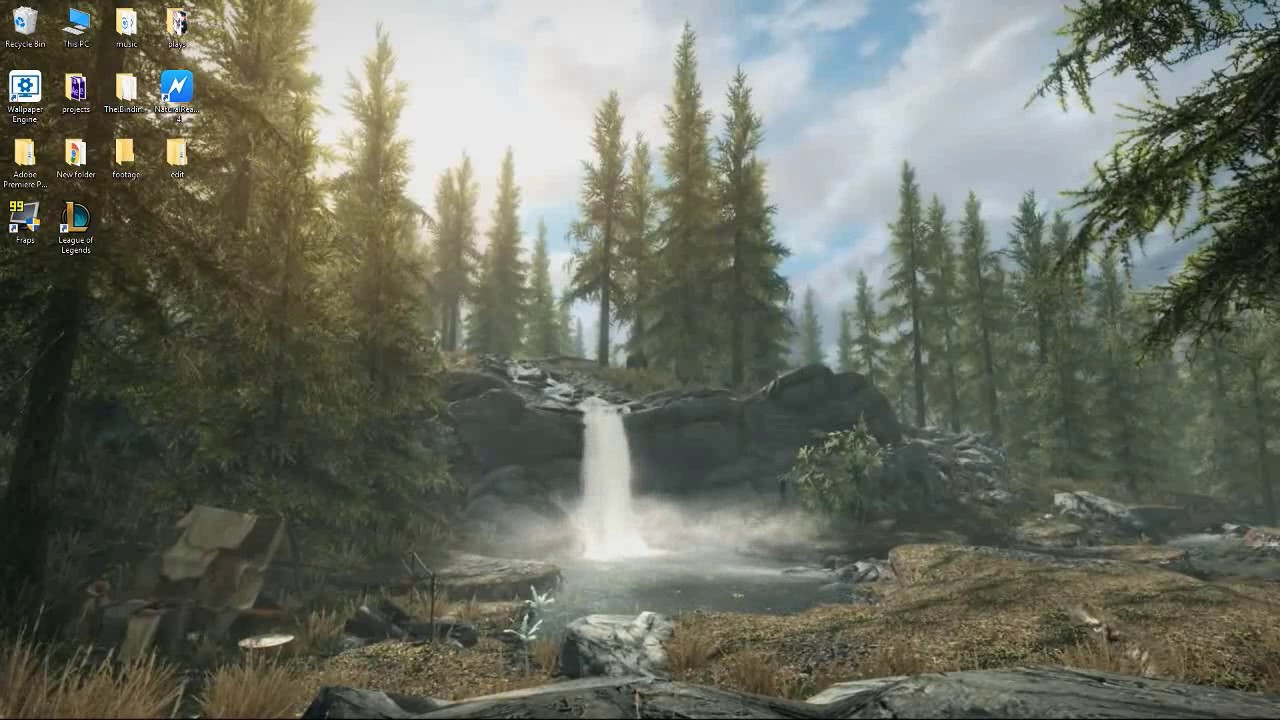Viewport: 1280px width, 720px height.
Task: Click the plays shortcut icon
Action: coord(176,20)
